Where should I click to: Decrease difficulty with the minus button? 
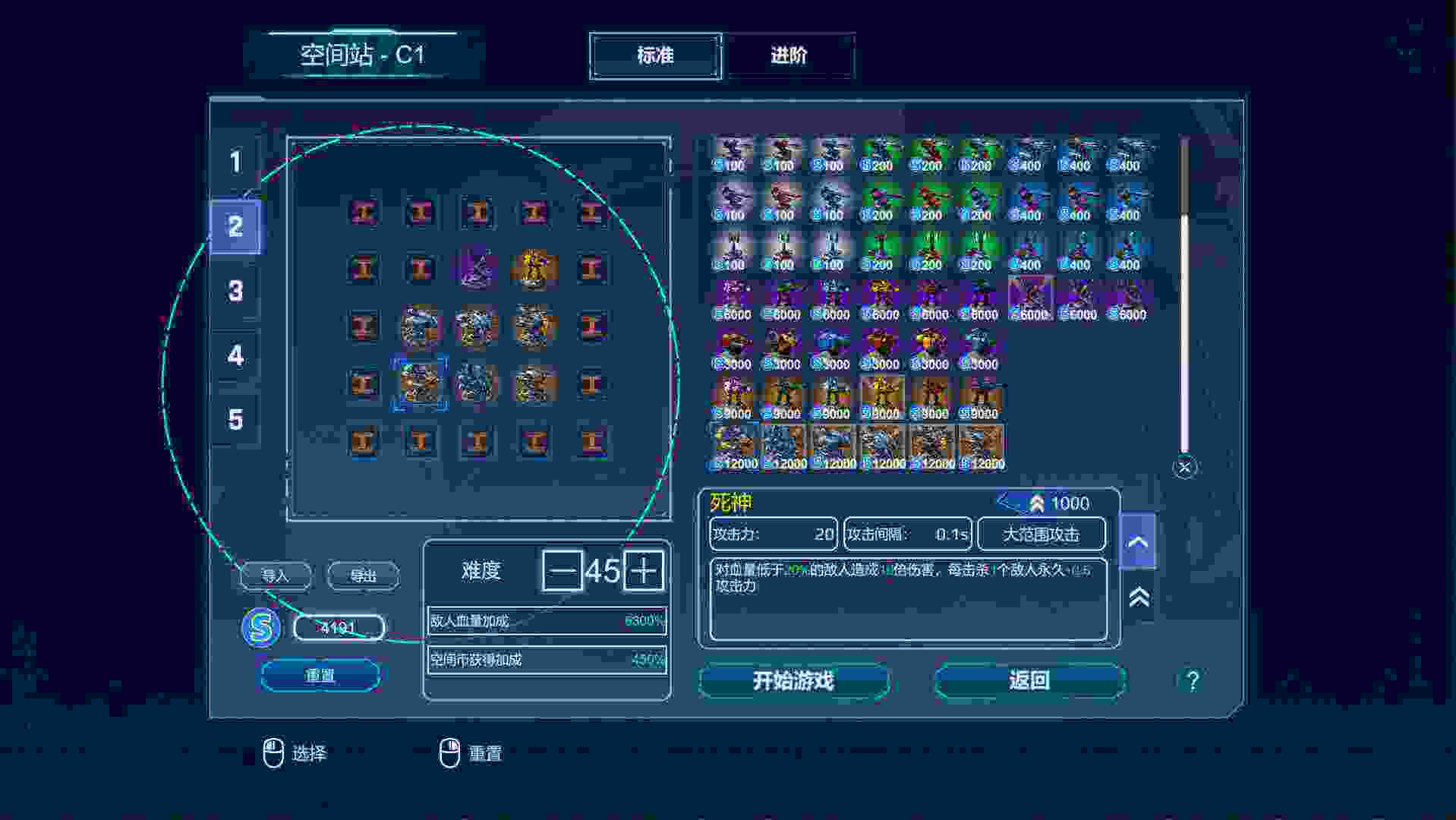tap(562, 571)
